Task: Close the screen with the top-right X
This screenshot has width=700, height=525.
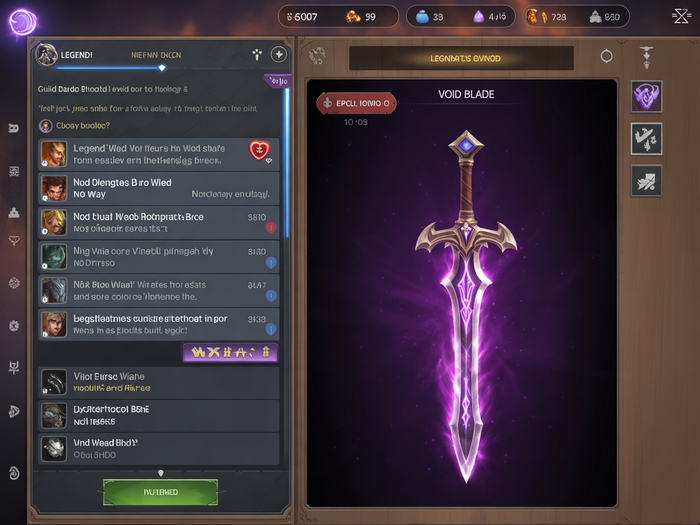Action: coord(681,16)
